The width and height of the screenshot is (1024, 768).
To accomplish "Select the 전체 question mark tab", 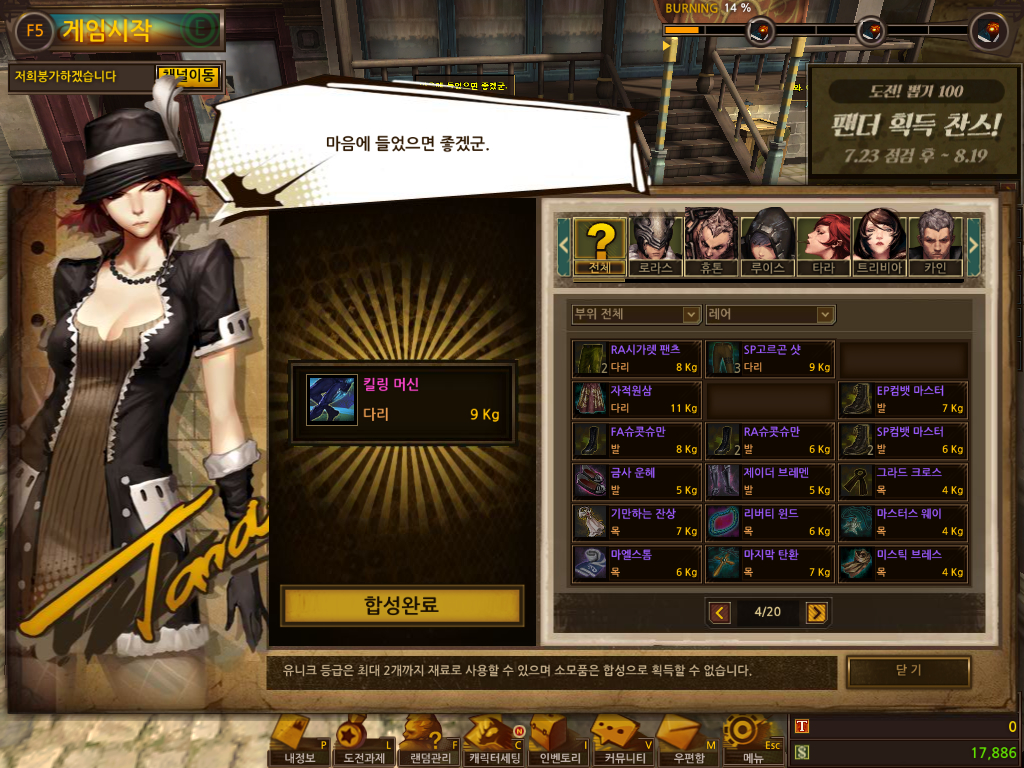I will point(600,245).
